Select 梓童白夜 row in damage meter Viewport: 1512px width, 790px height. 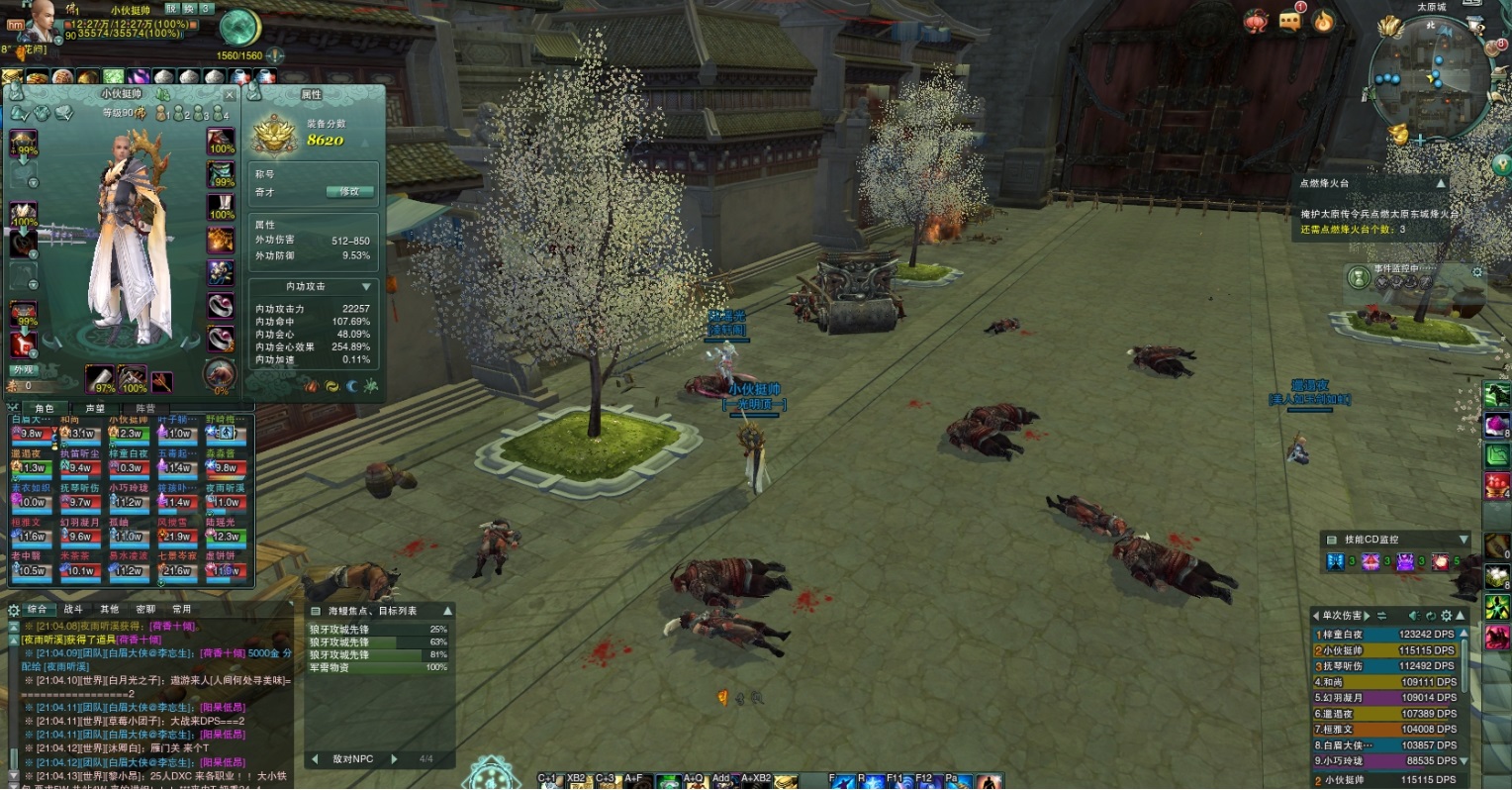1385,634
